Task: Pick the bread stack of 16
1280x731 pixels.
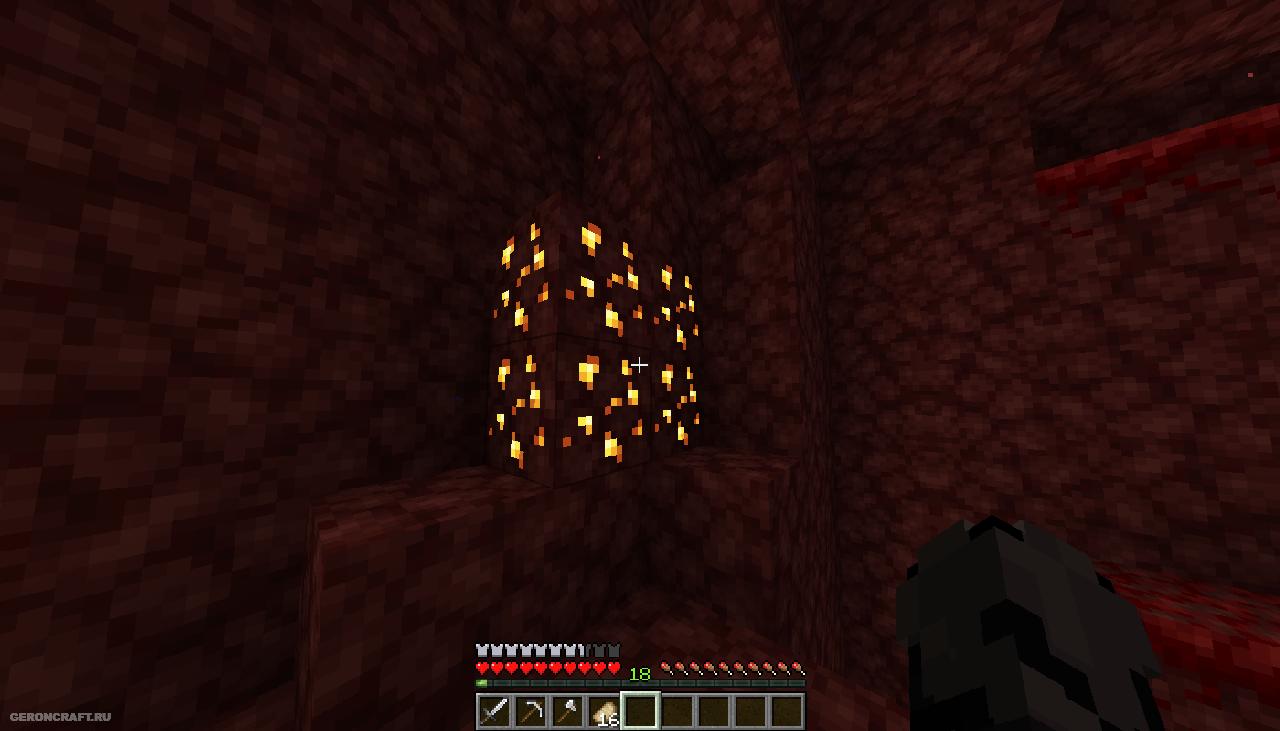Action: pyautogui.click(x=604, y=711)
